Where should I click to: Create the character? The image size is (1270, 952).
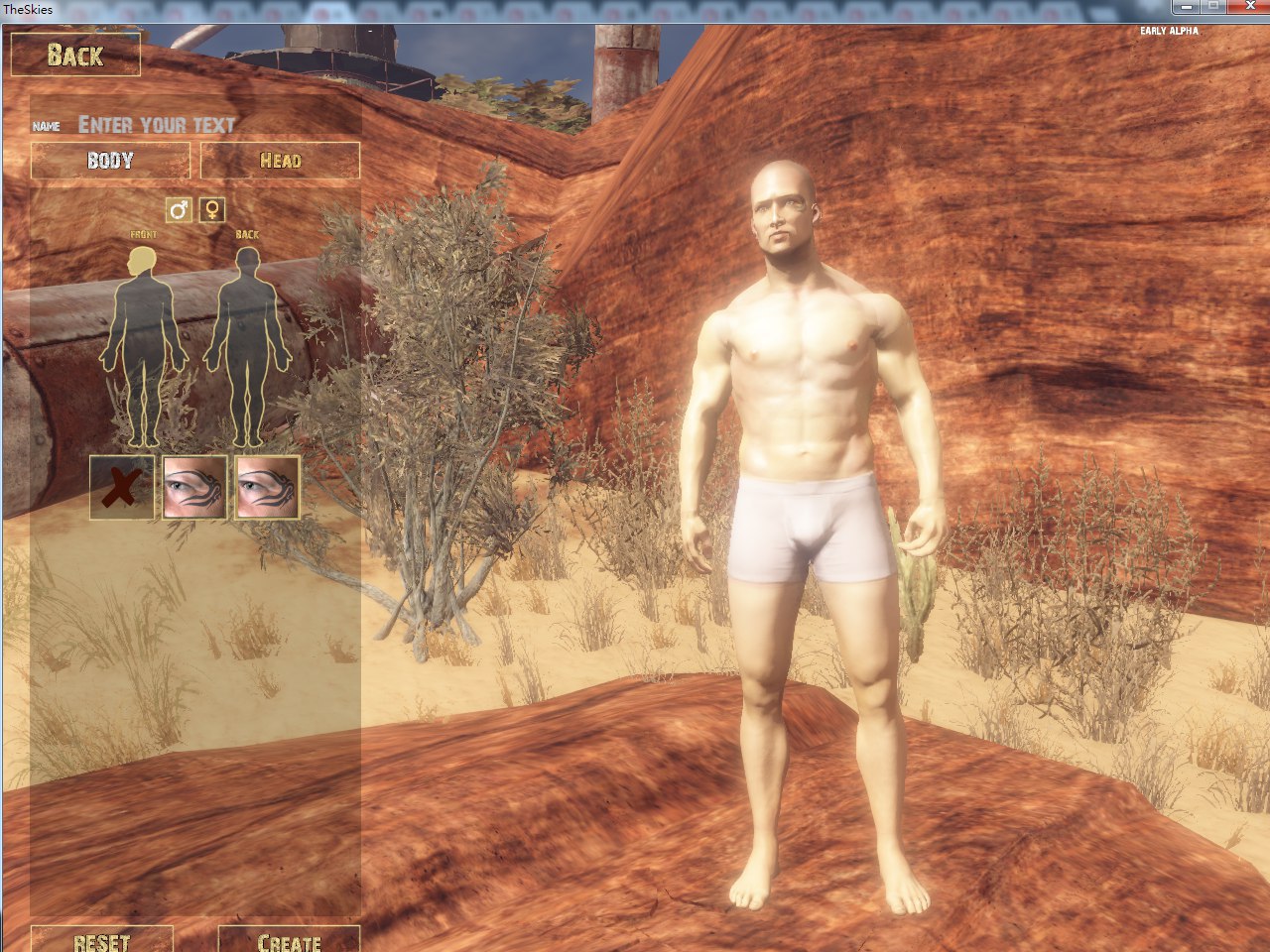(289, 940)
